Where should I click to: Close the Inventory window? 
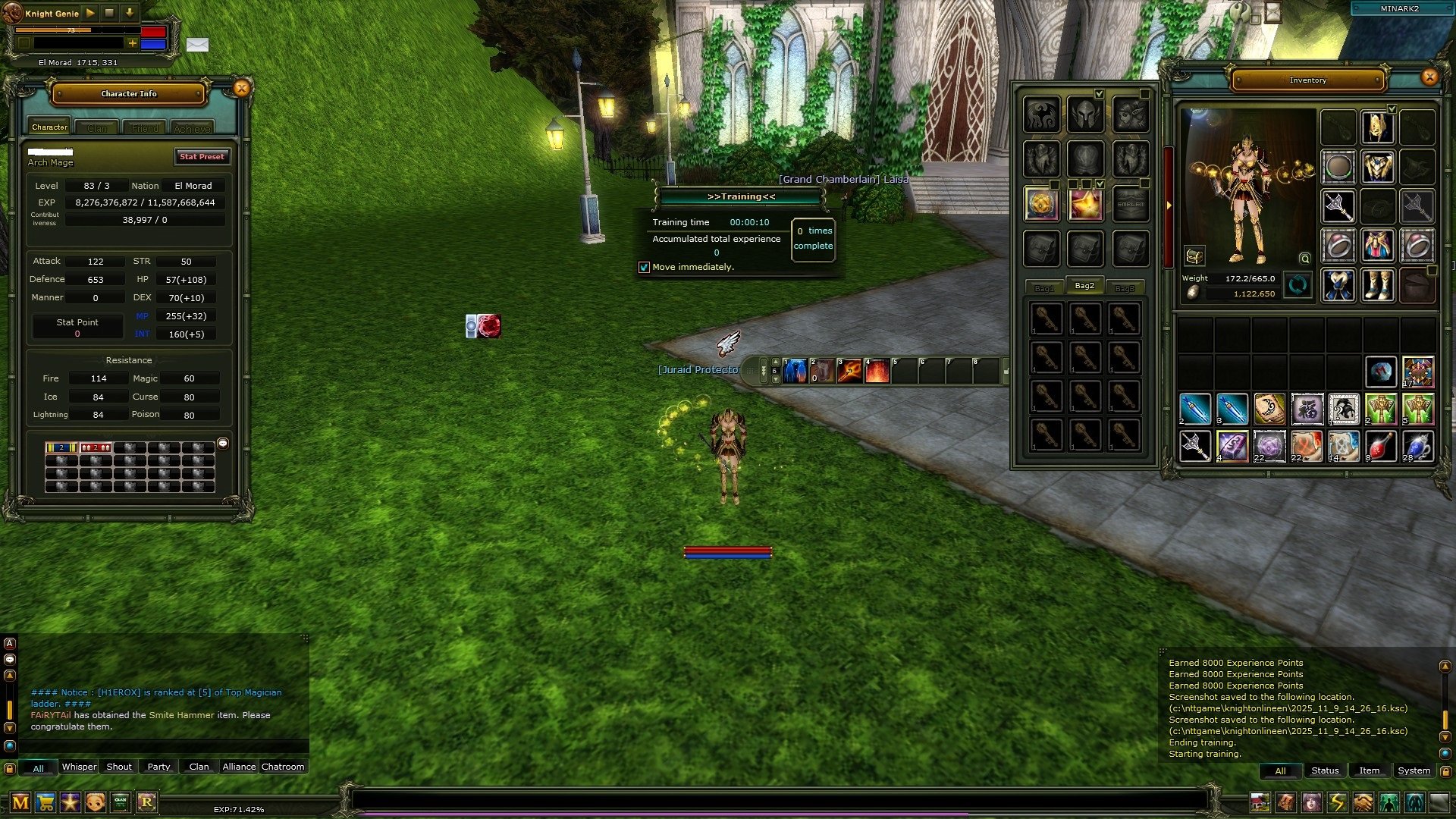pyautogui.click(x=1429, y=77)
